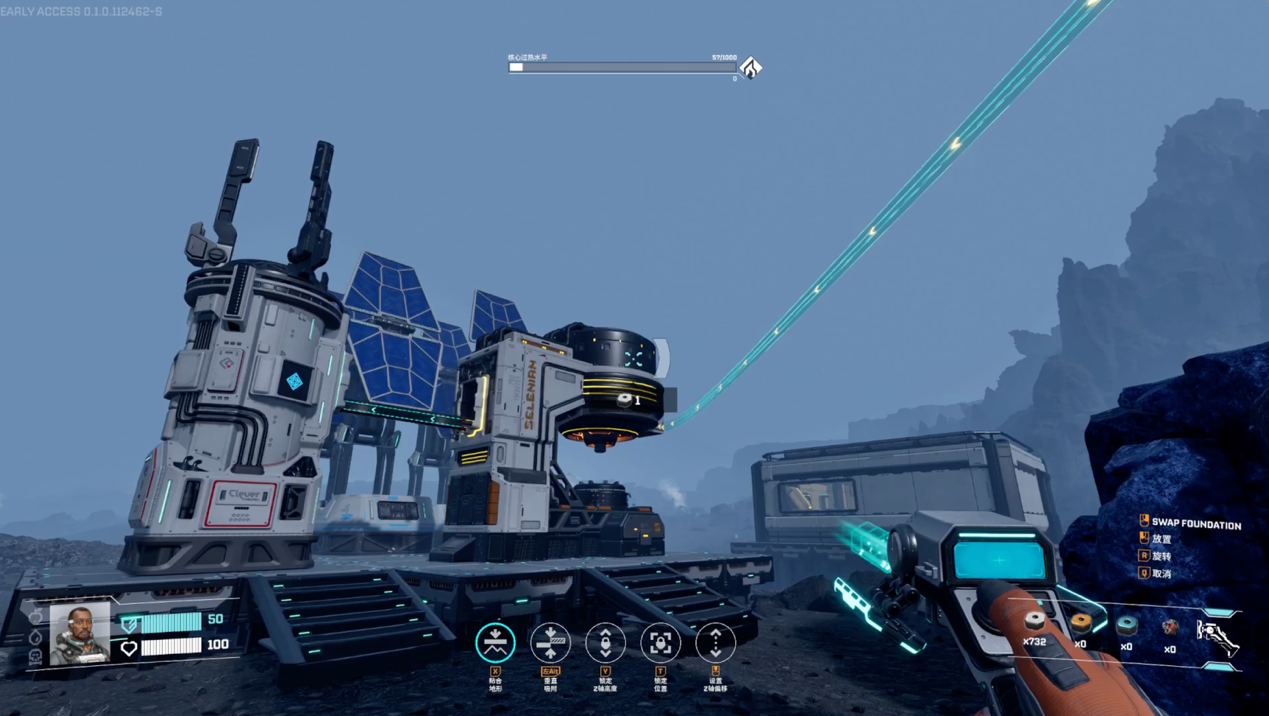Select the red ore chunk slot
1269x716 pixels.
click(1171, 628)
